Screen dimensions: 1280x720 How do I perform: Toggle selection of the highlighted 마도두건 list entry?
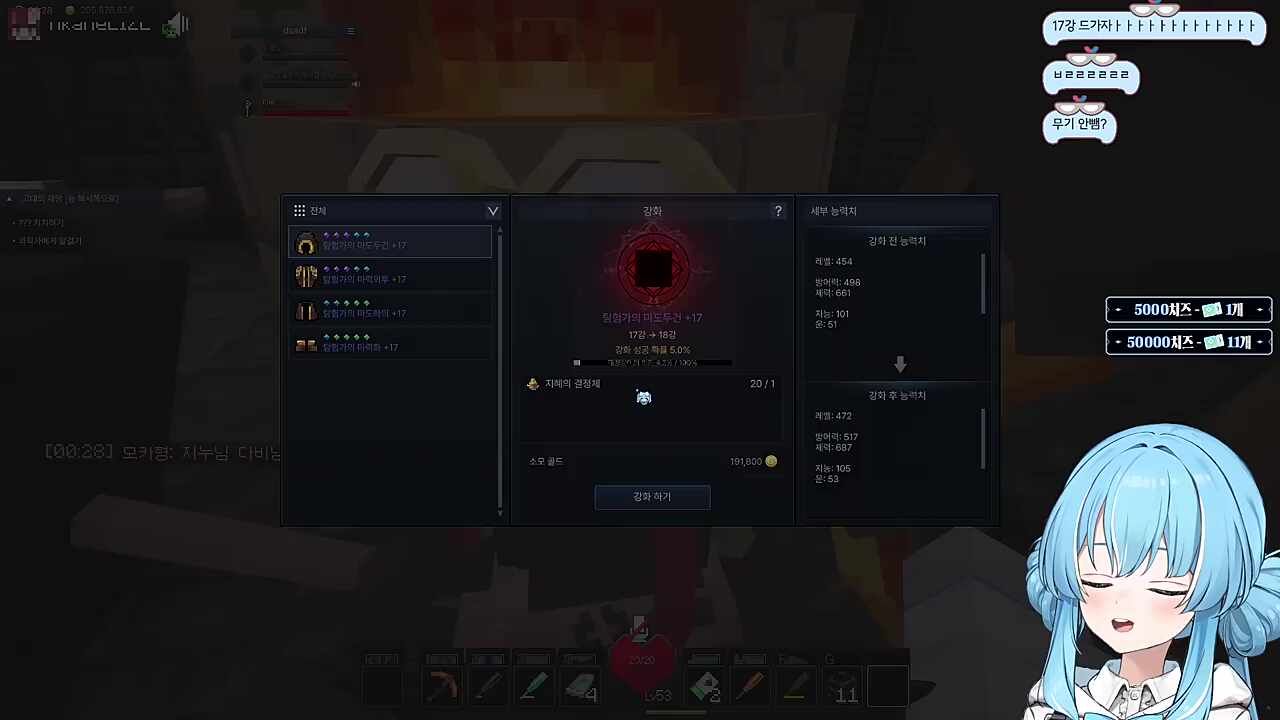click(390, 244)
